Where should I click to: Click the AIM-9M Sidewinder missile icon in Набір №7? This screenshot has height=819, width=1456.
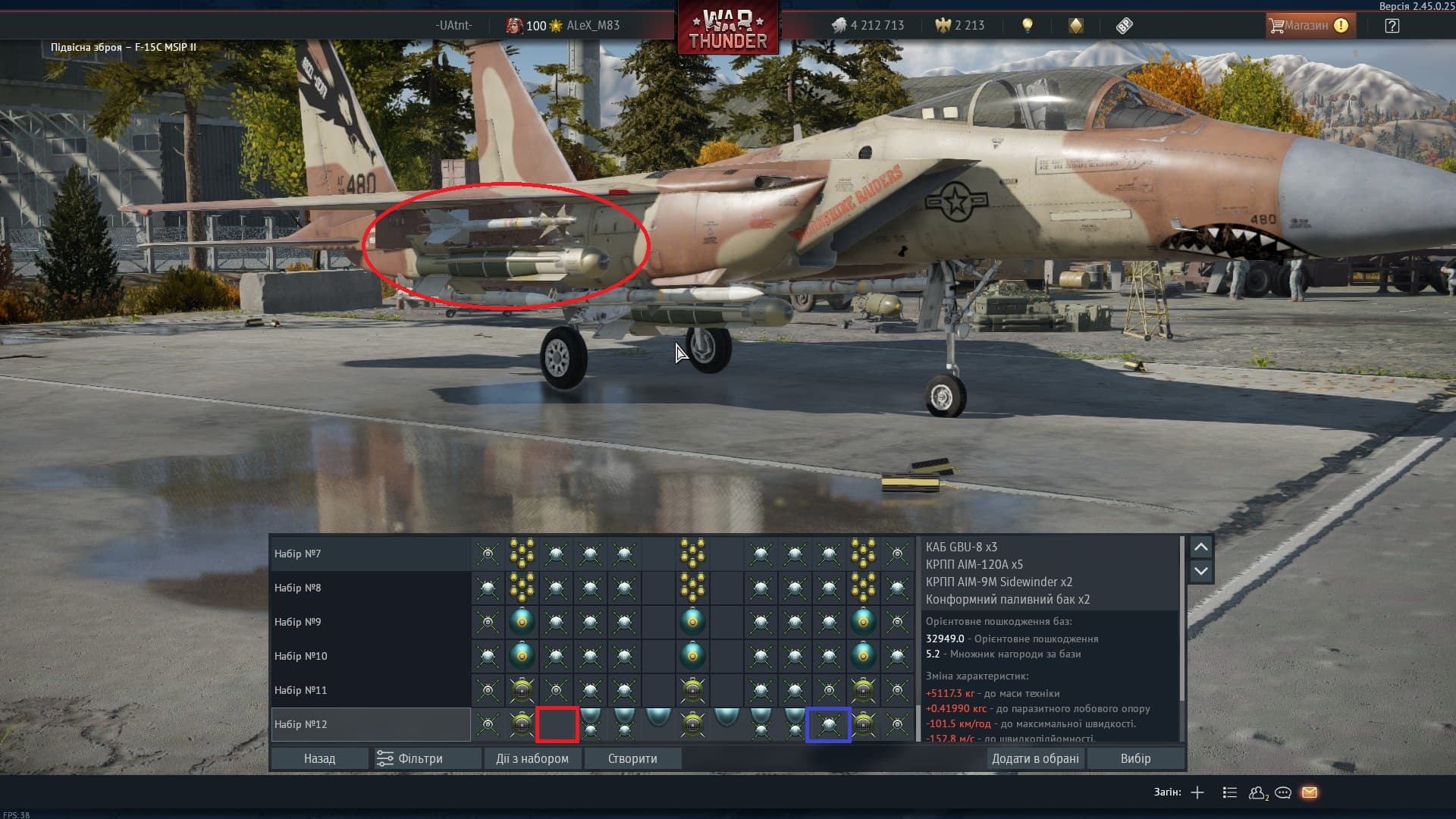tap(488, 554)
